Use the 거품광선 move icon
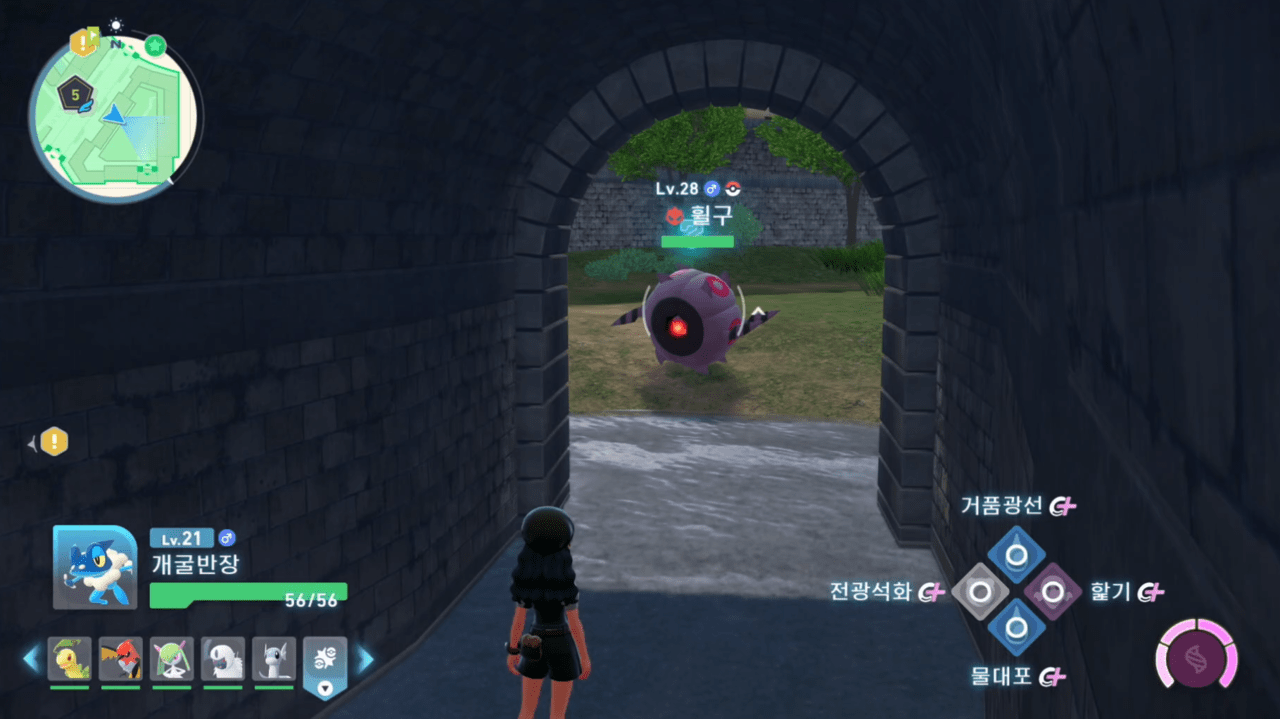Screen dimensions: 1280x719 (x=1016, y=555)
